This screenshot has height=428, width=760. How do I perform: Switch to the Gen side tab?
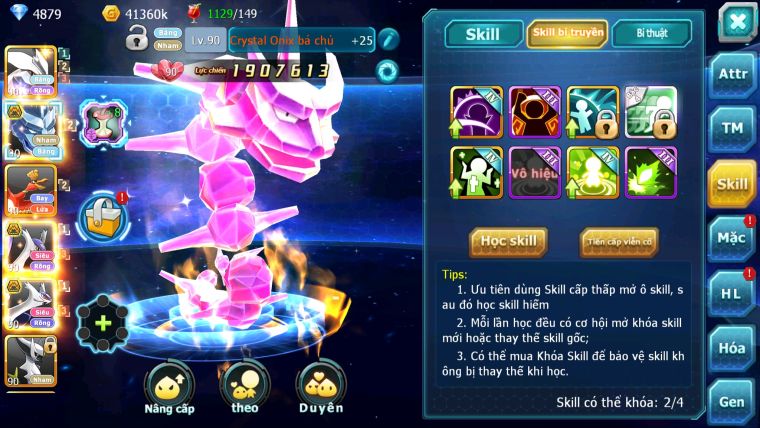tap(731, 400)
